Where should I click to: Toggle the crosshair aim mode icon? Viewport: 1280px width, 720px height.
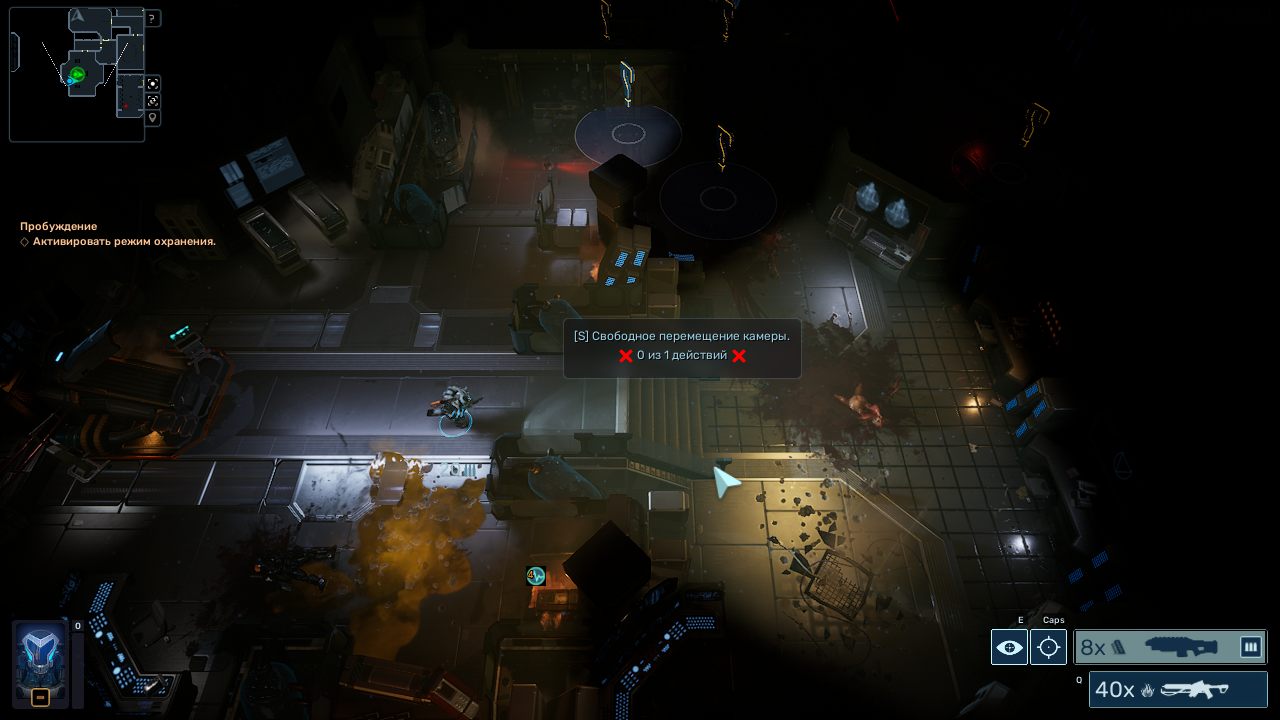(1048, 647)
